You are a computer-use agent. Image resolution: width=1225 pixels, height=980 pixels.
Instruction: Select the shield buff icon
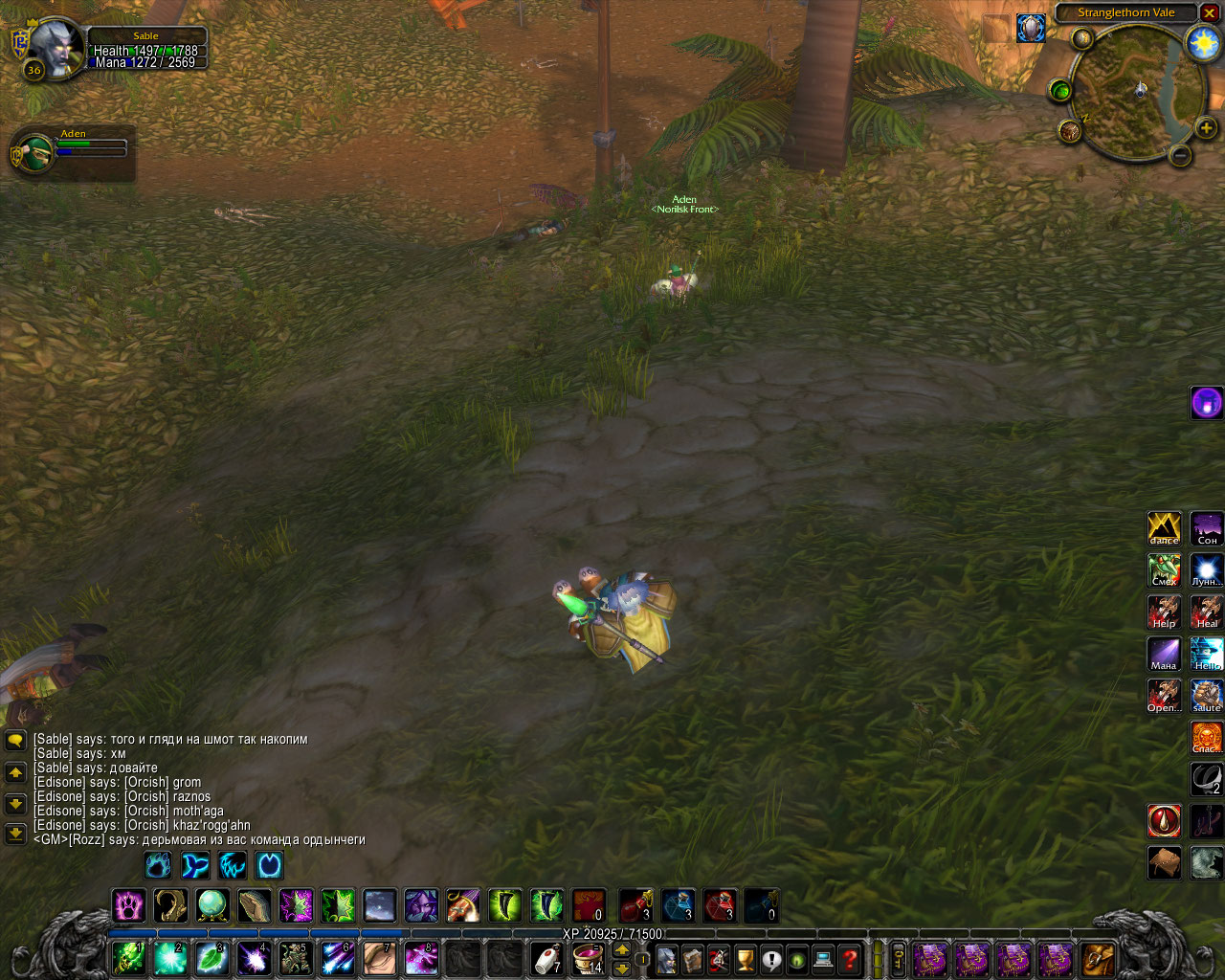tap(1031, 28)
